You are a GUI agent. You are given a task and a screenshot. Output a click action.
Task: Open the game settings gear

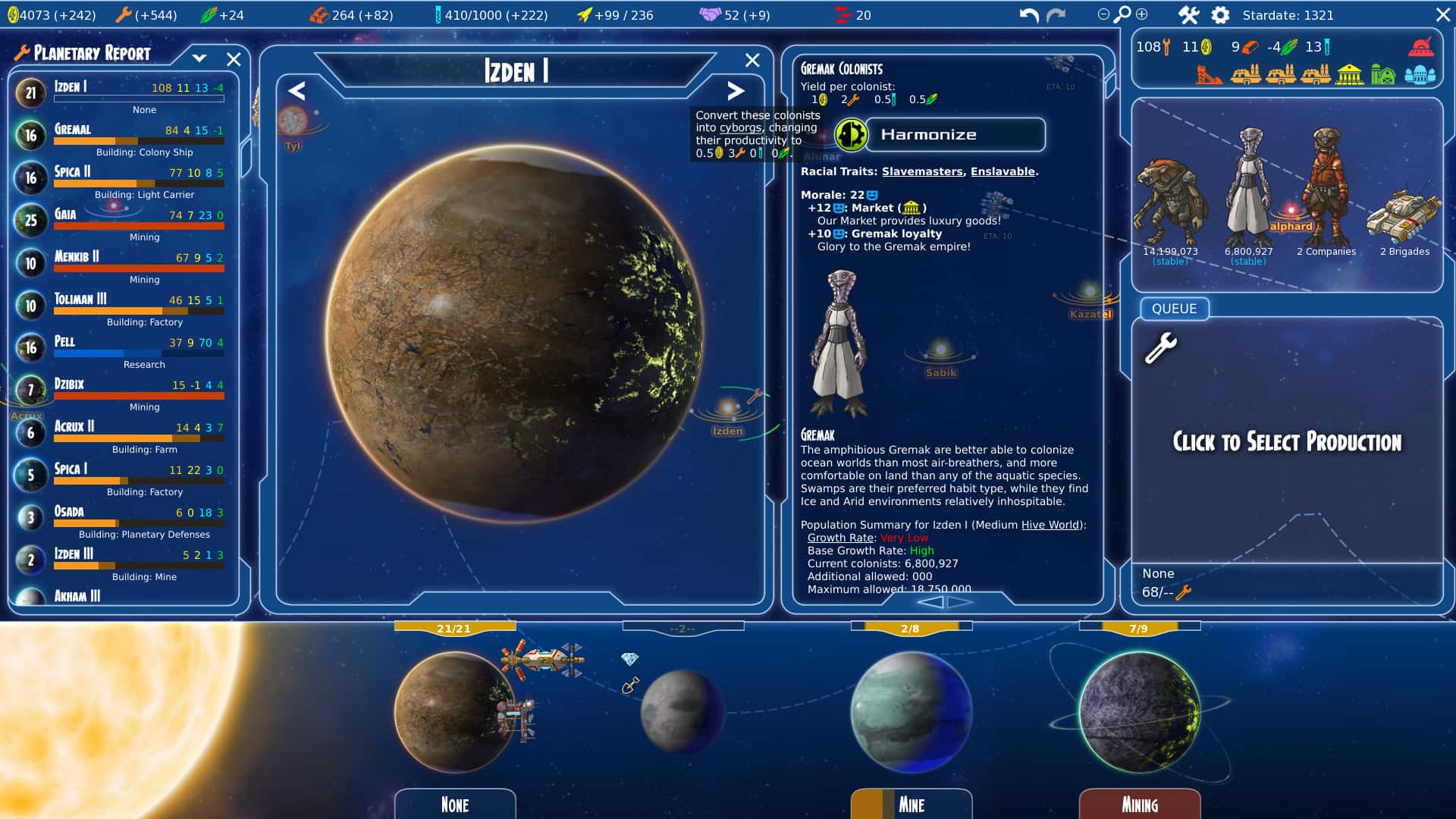pyautogui.click(x=1222, y=14)
